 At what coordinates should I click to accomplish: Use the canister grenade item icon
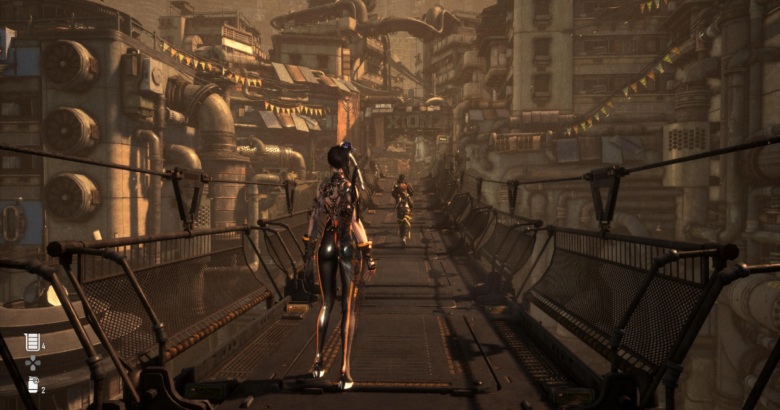click(33, 385)
